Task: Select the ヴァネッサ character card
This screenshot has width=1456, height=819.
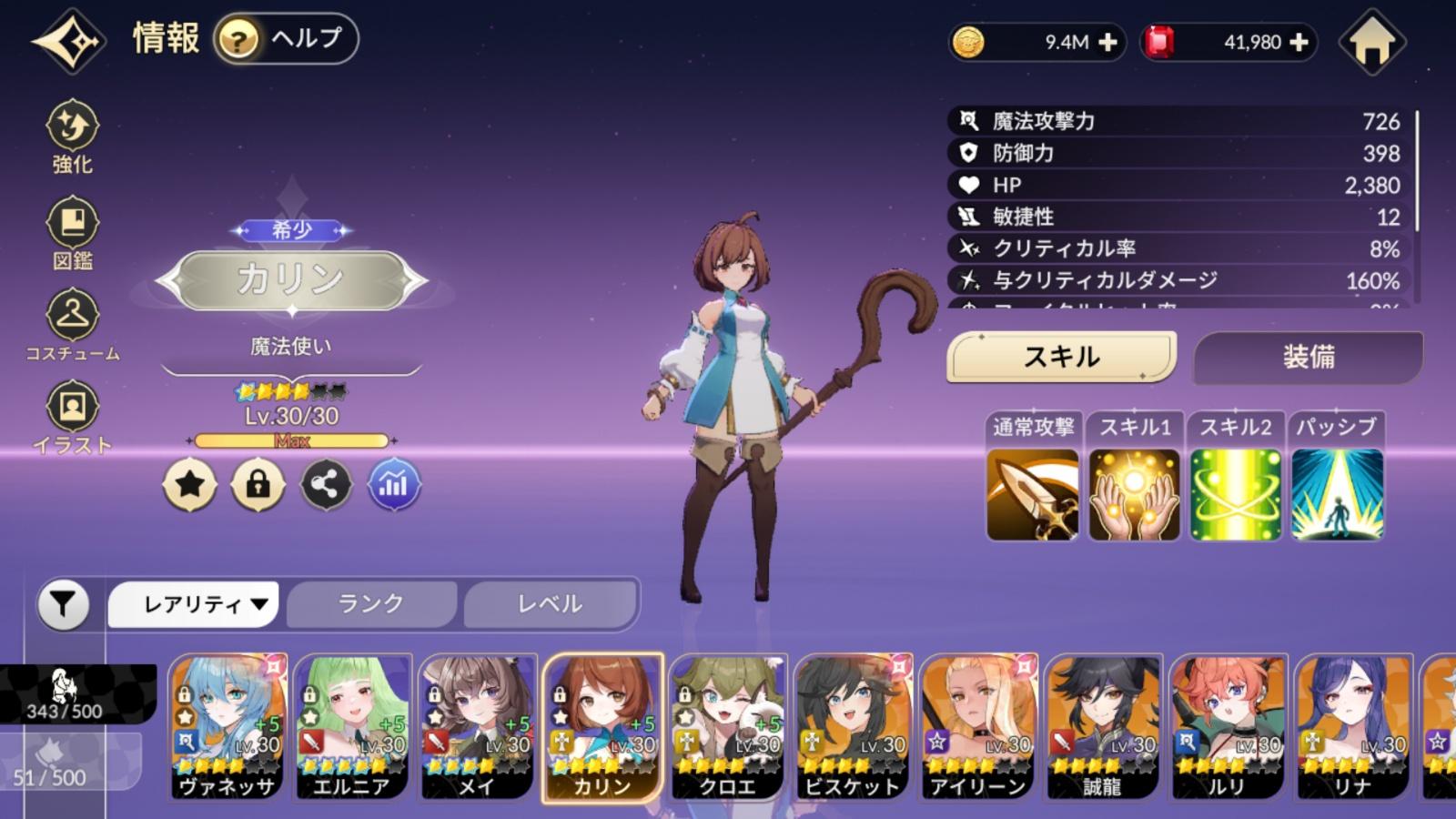Action: tap(227, 726)
